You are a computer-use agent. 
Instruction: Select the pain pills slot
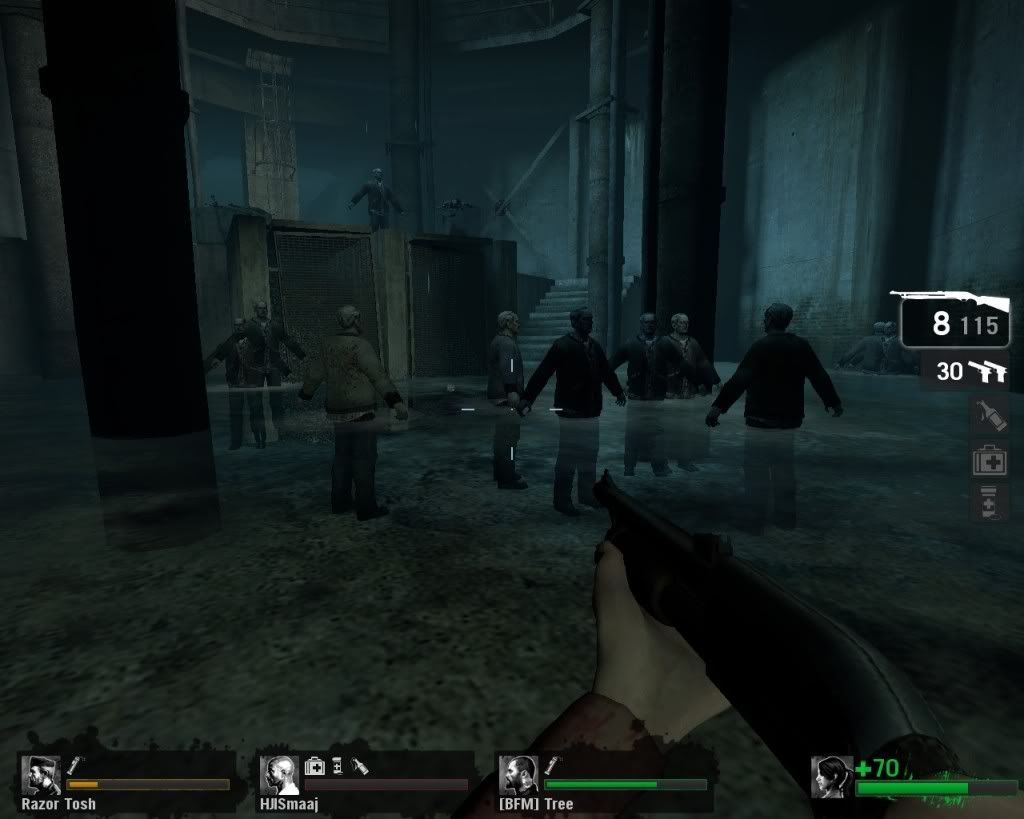(989, 502)
